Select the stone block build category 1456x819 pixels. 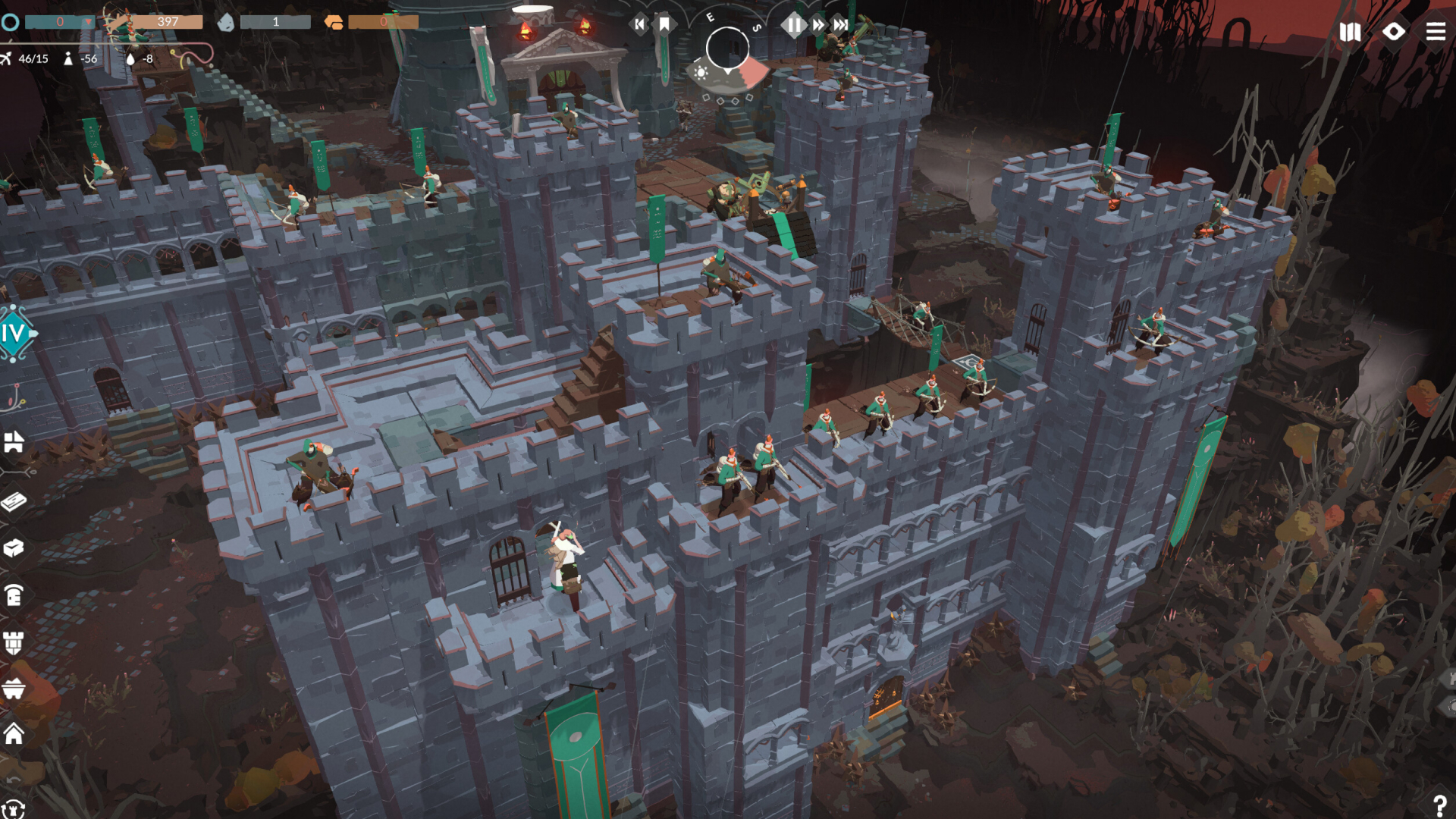point(14,548)
